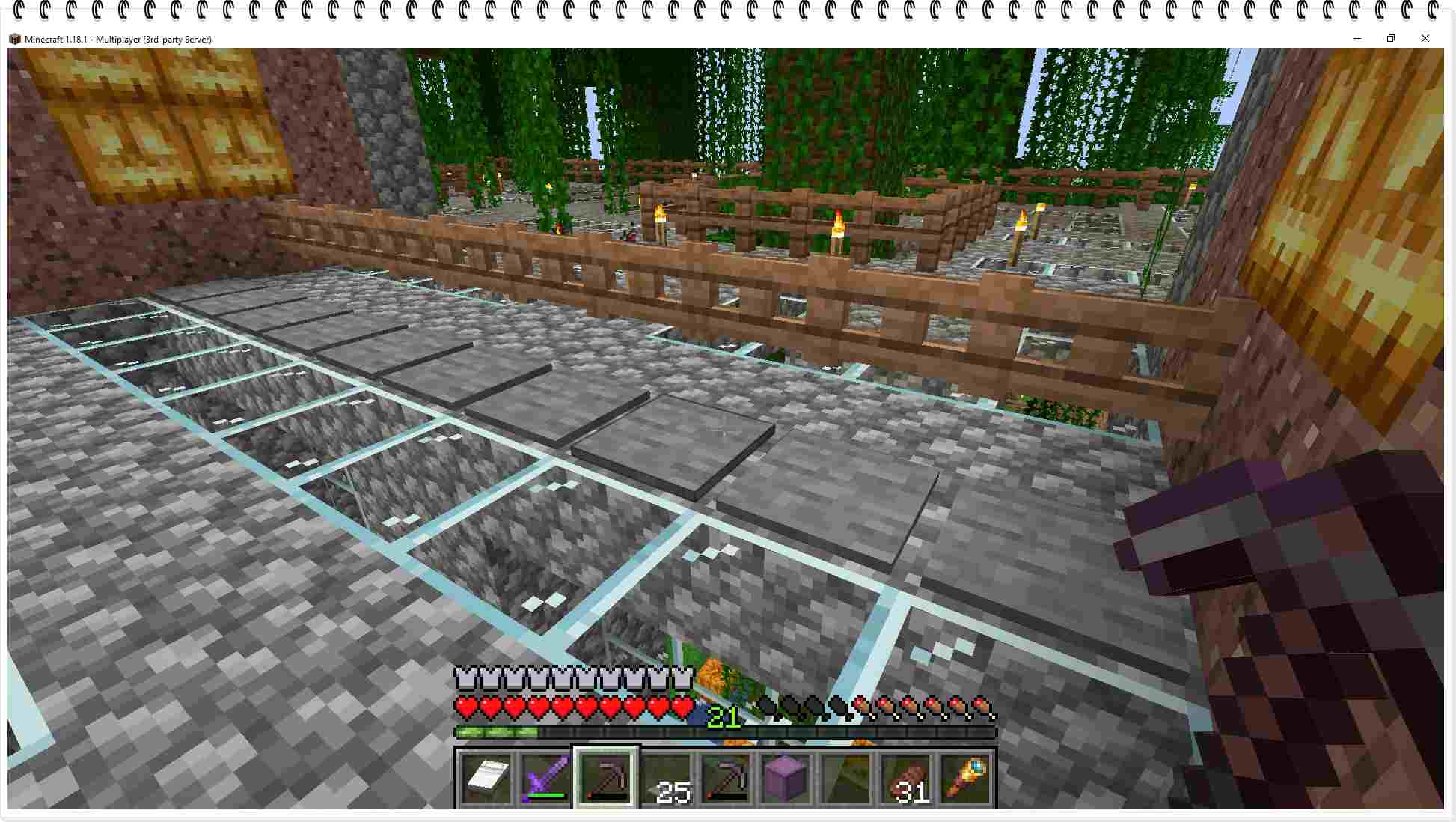Click the empty seventh hotbar slot
This screenshot has height=822, width=1456.
(x=844, y=779)
